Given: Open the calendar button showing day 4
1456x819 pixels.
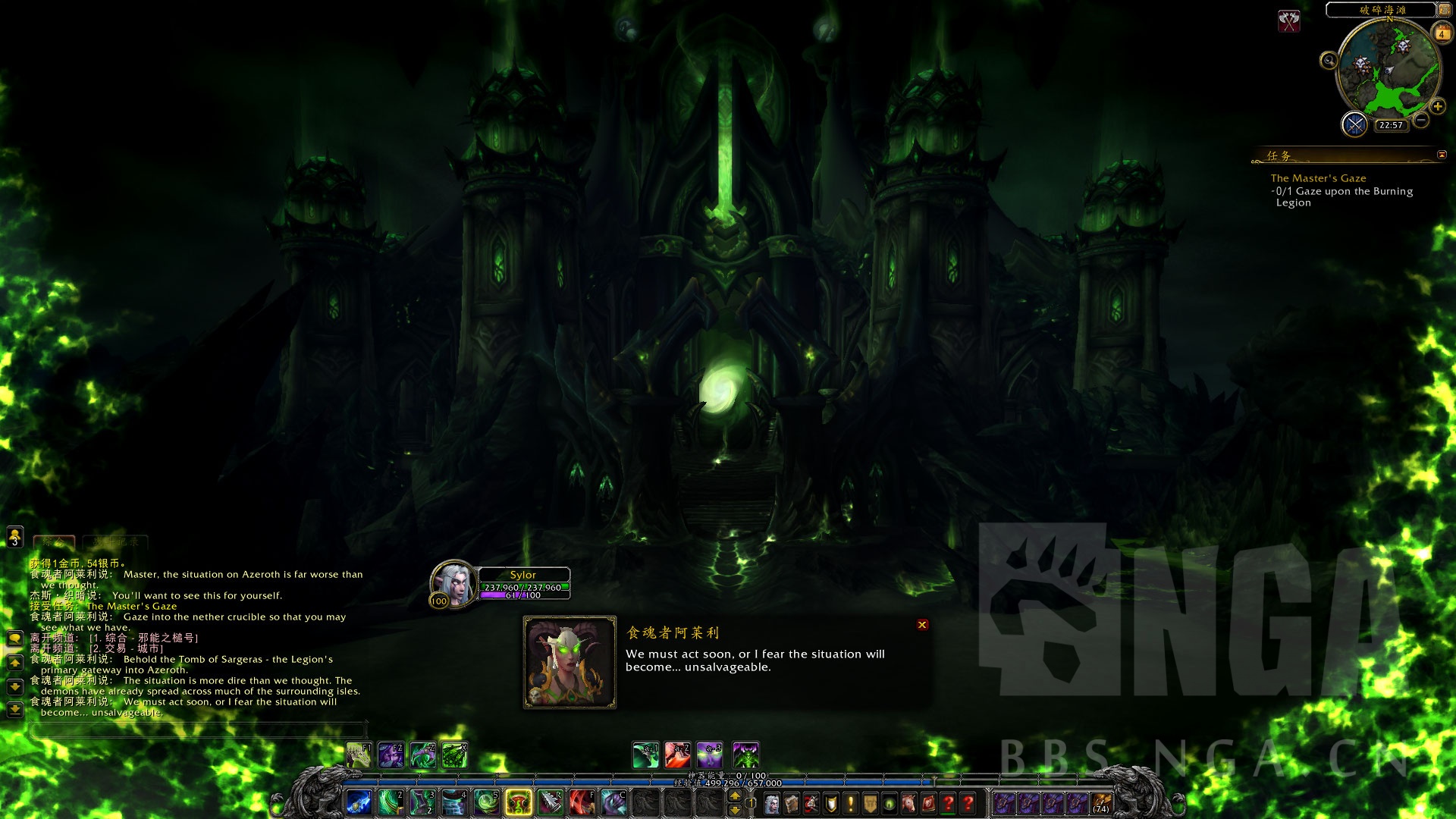Looking at the screenshot, I should coord(1442,33).
